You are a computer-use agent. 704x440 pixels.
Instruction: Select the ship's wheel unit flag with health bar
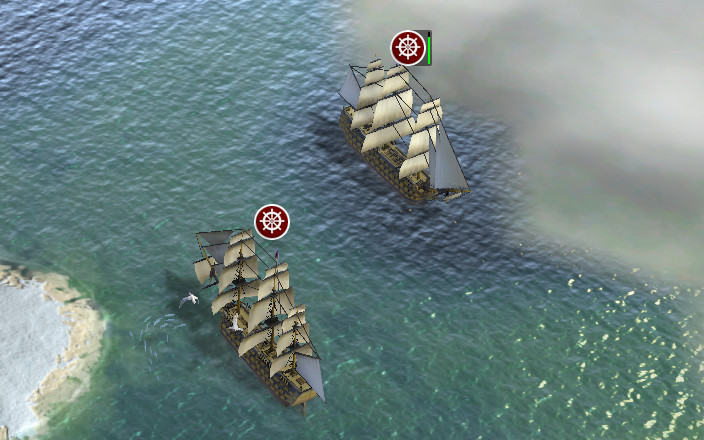click(x=407, y=47)
